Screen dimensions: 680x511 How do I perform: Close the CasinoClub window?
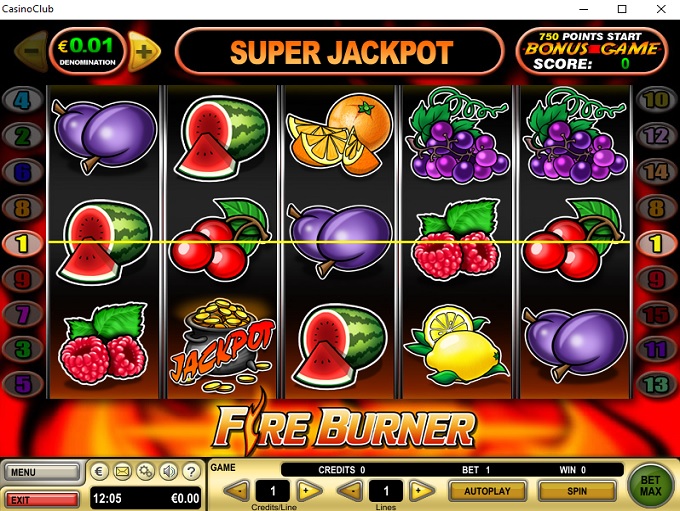[657, 9]
